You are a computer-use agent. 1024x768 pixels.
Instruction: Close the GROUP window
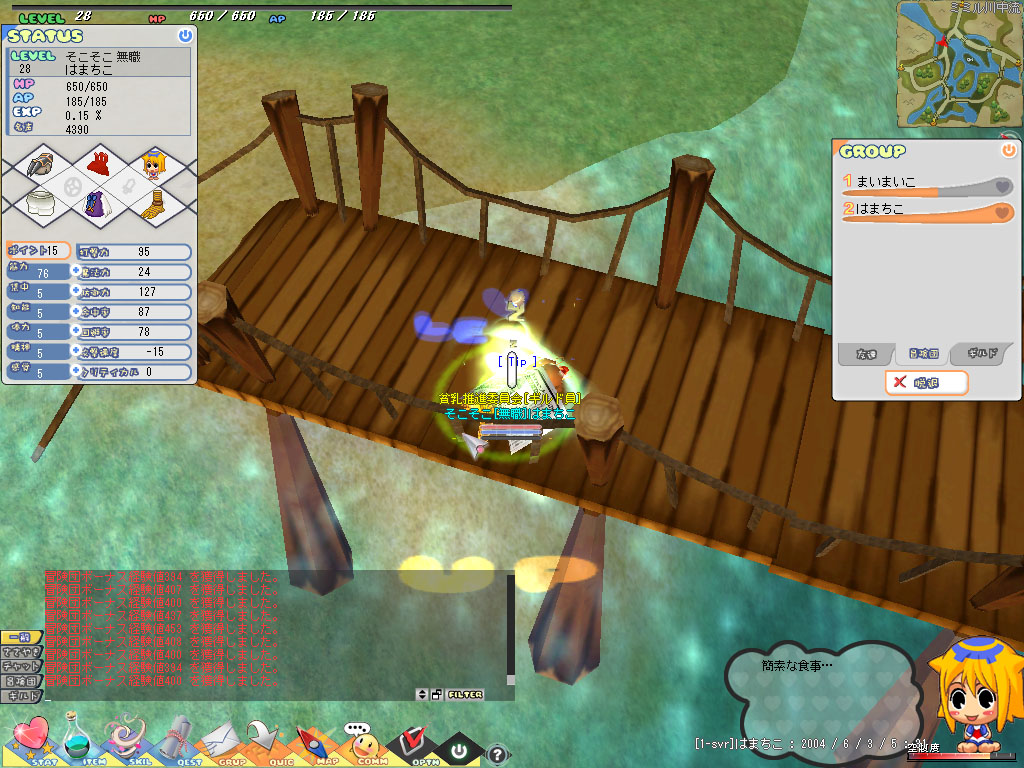pos(1008,150)
